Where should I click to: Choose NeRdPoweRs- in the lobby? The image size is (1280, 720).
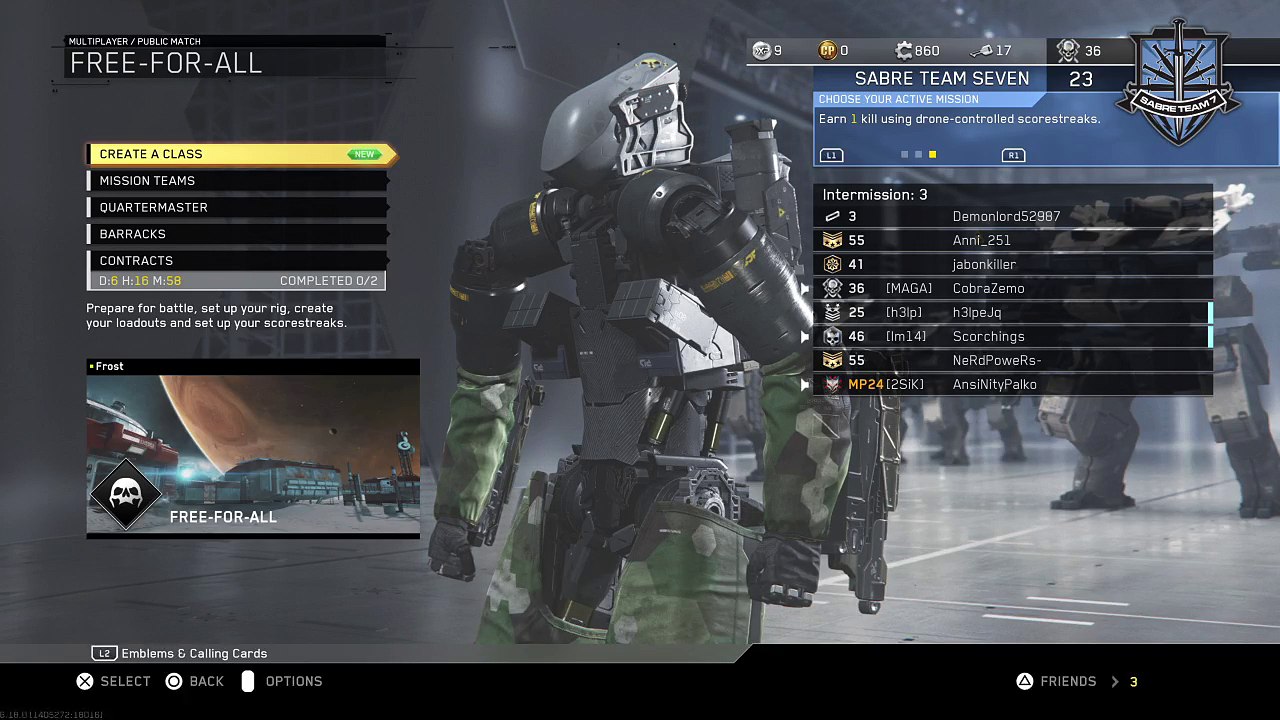(x=1012, y=360)
